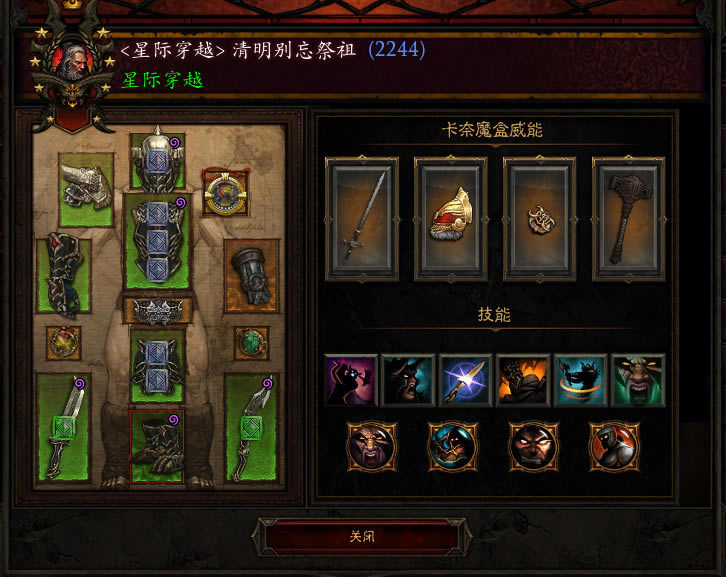The width and height of the screenshot is (726, 577).
Task: Inspect the shoulder armor slot
Action: pos(85,188)
